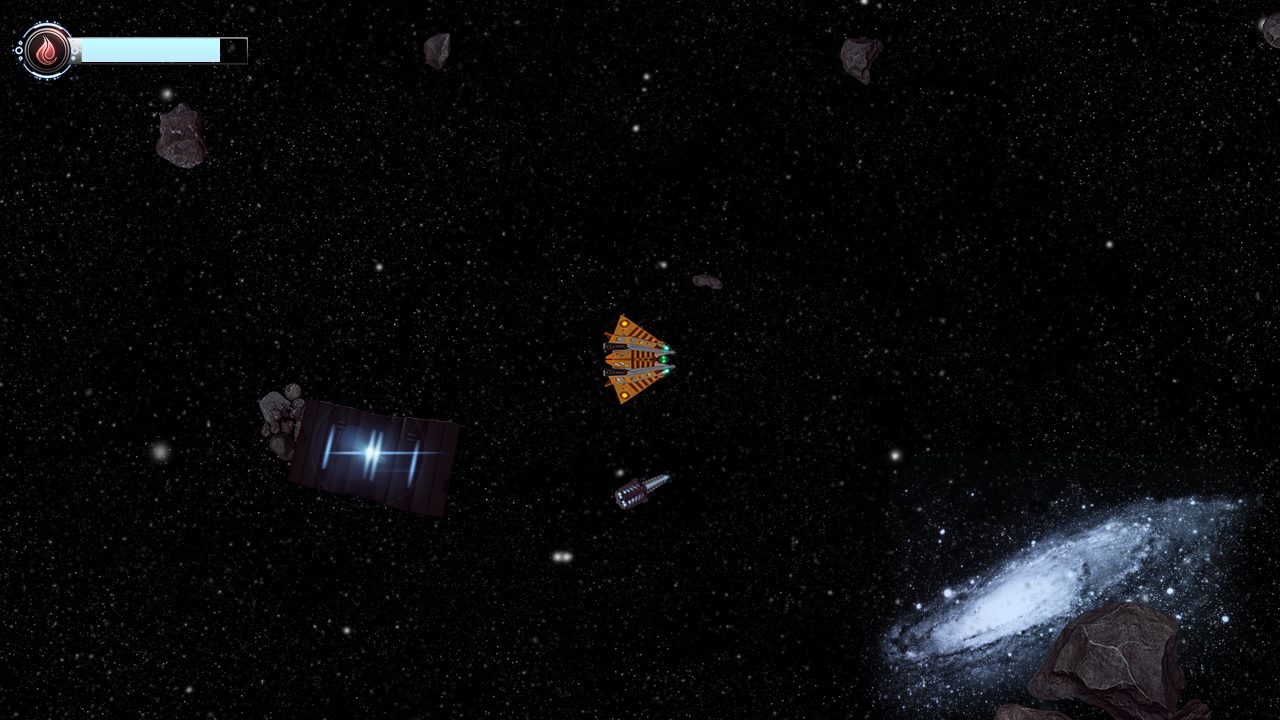The height and width of the screenshot is (720, 1280).
Task: Click the circular ring framing the flame icon
Action: tap(46, 24)
